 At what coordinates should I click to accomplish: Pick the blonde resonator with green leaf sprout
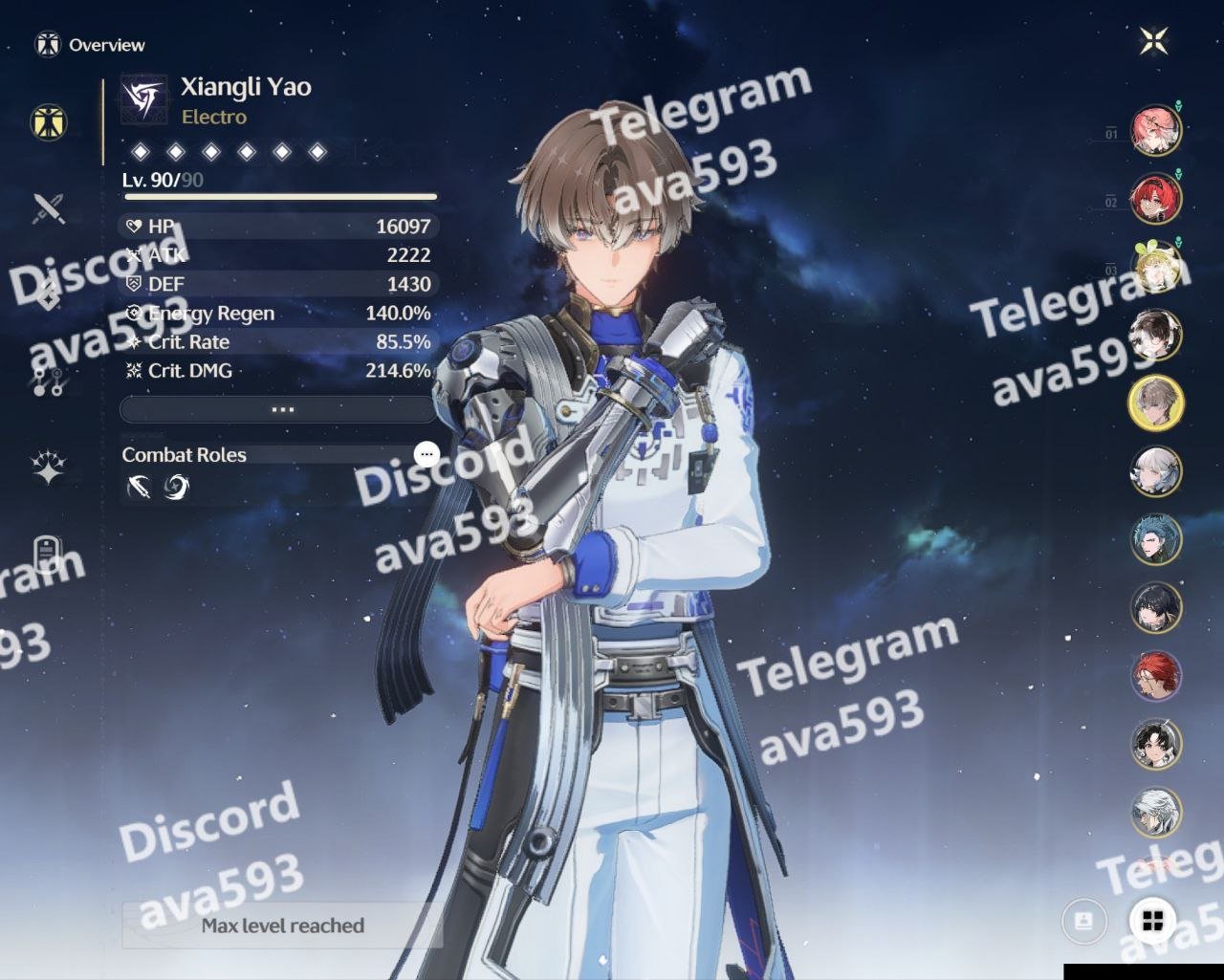point(1155,266)
